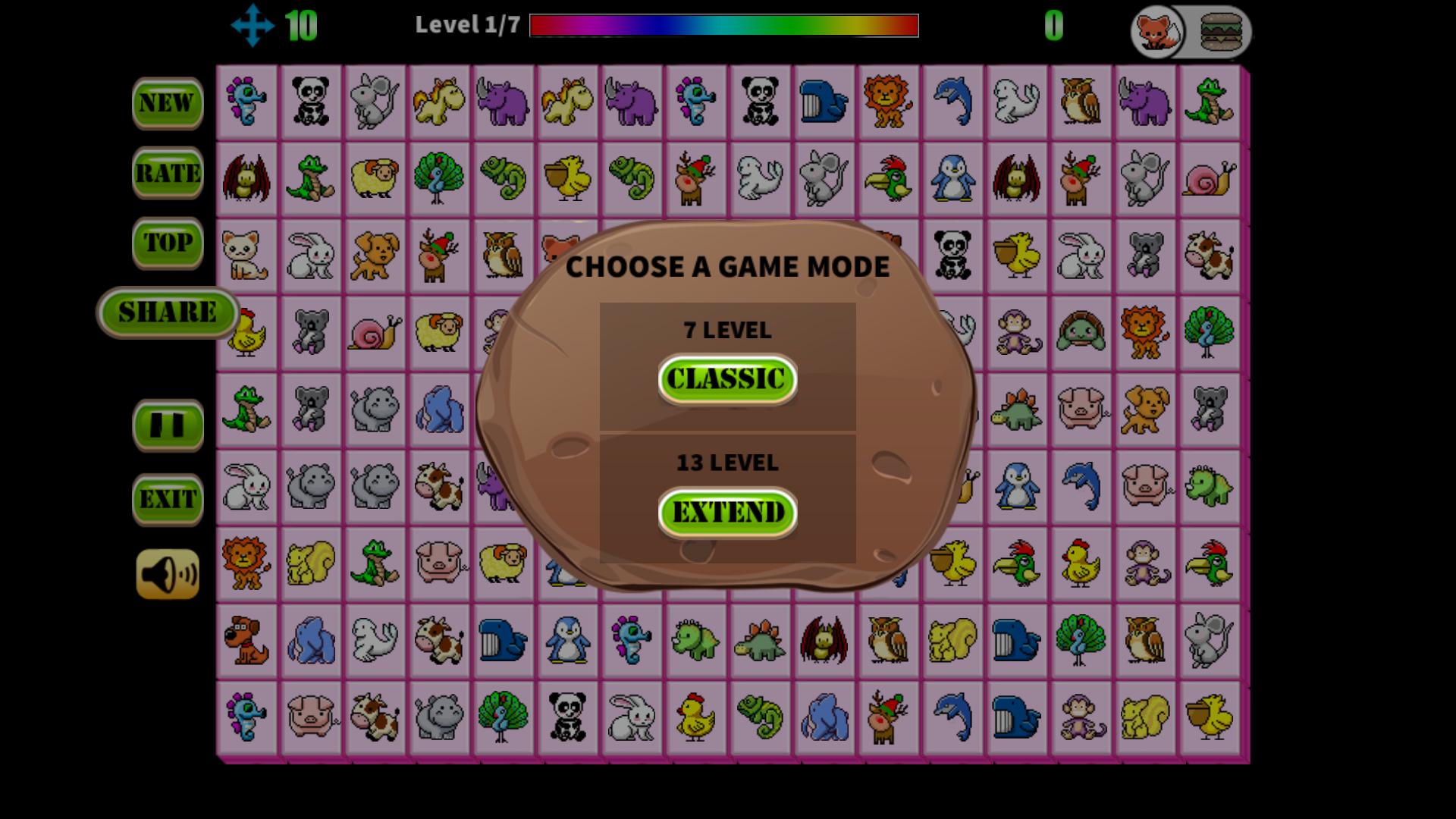Image resolution: width=1456 pixels, height=819 pixels.
Task: Switch to the hamburger tile theme
Action: 1218,32
